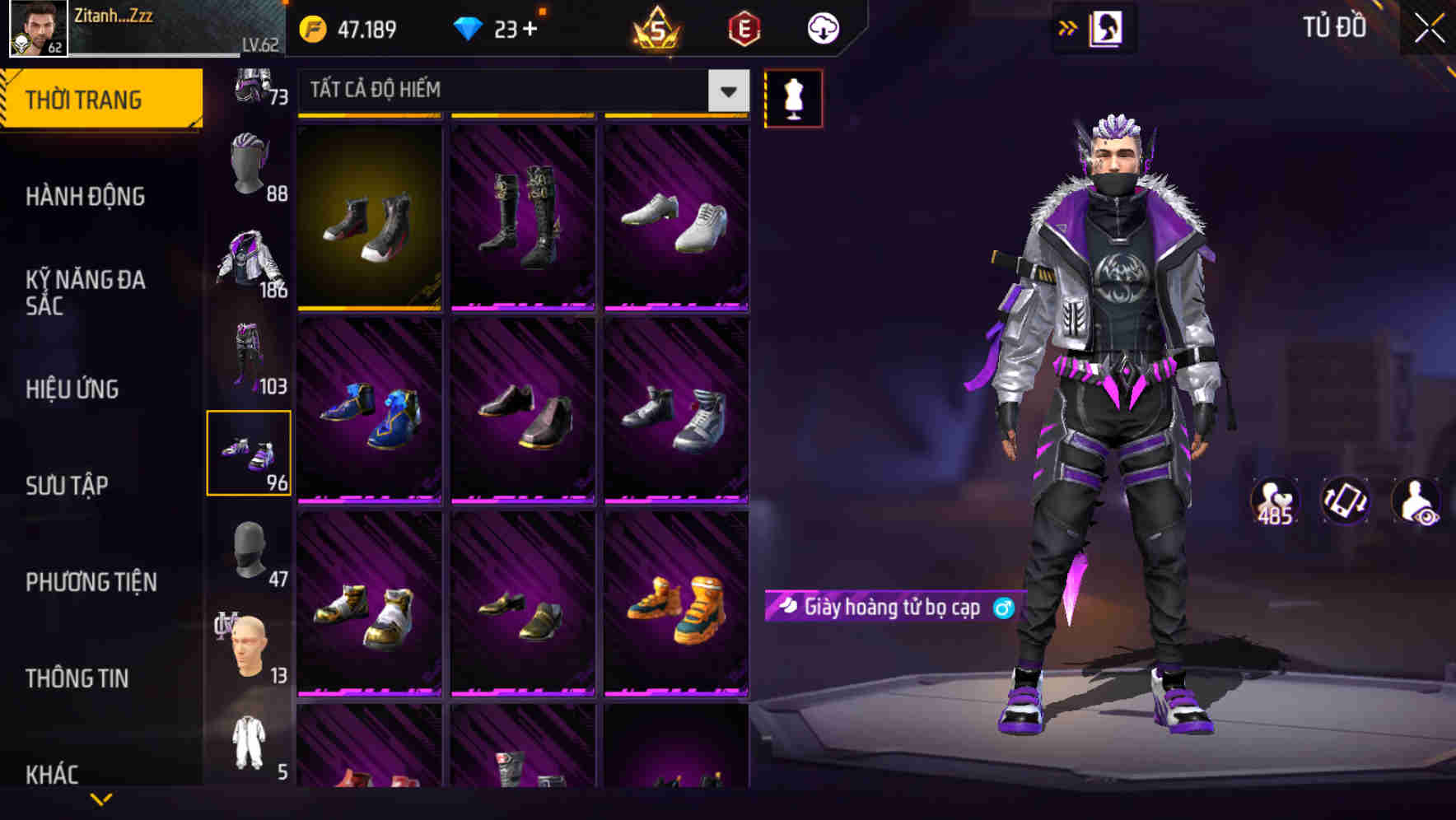1456x820 pixels.
Task: Open the mannequin outfit preset icon
Action: pyautogui.click(x=793, y=97)
